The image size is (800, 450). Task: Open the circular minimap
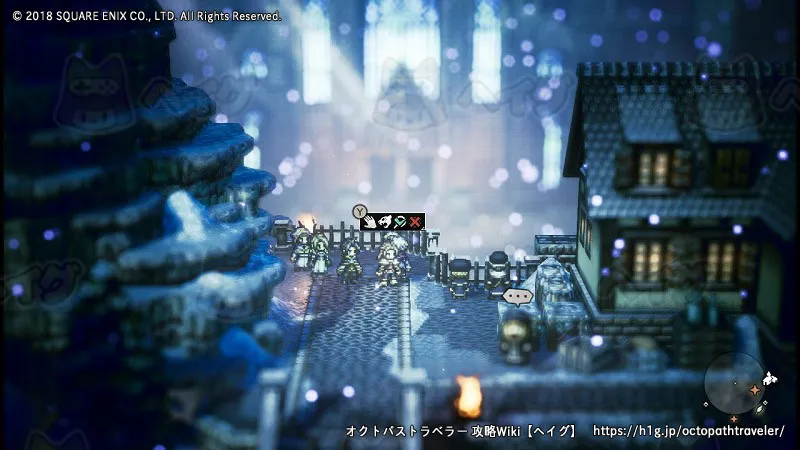(734, 387)
